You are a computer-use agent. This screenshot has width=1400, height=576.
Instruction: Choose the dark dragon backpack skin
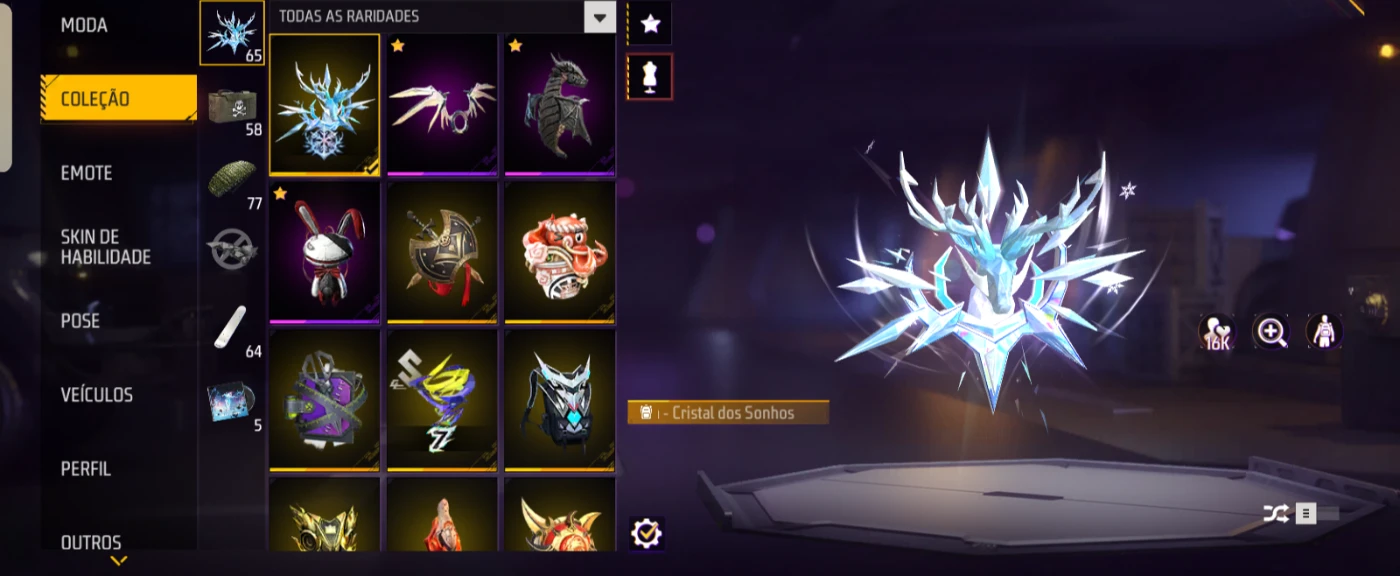tap(559, 104)
